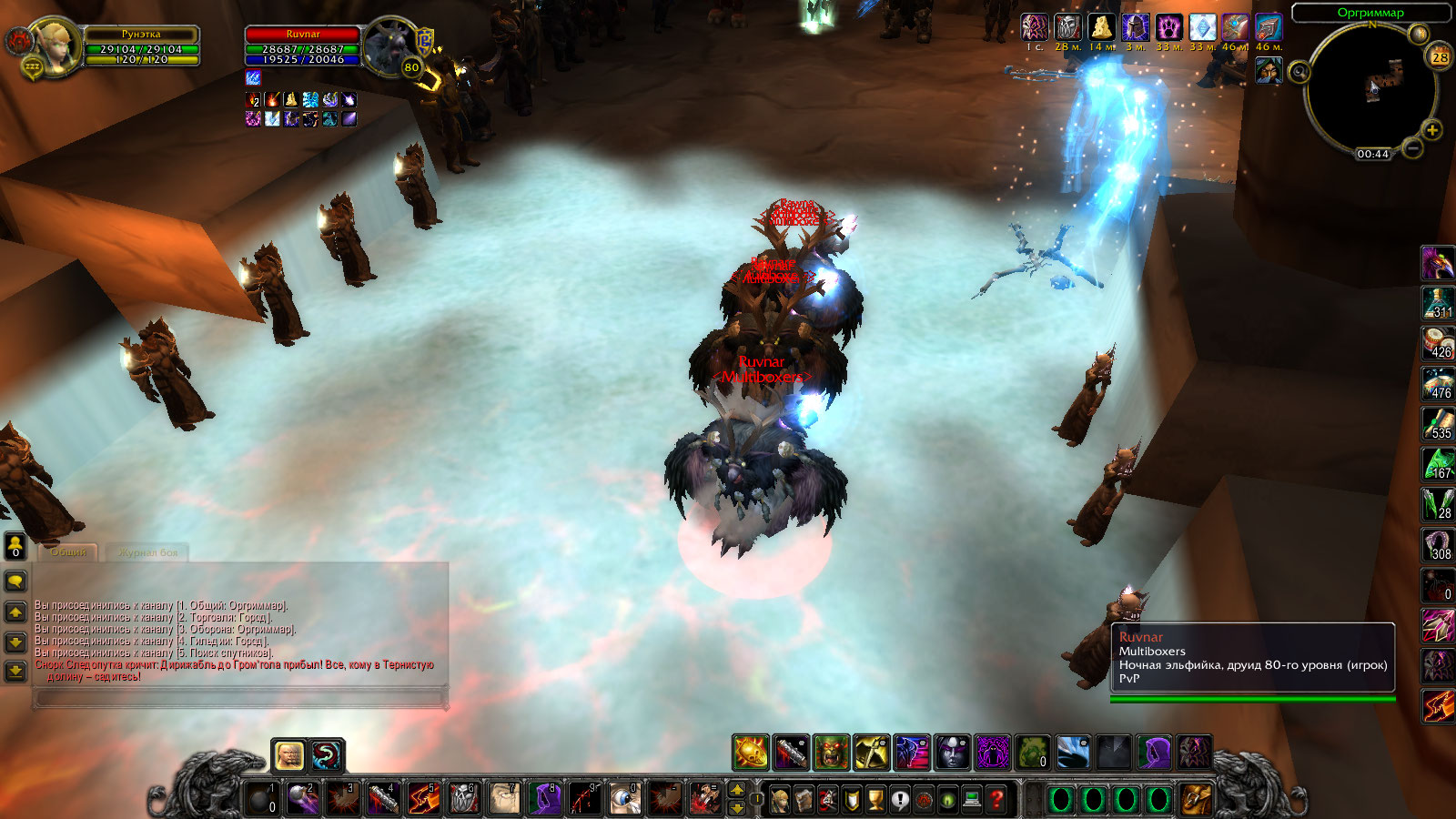Image resolution: width=1456 pixels, height=819 pixels.
Task: Open the backpack bag slot
Action: click(1196, 800)
